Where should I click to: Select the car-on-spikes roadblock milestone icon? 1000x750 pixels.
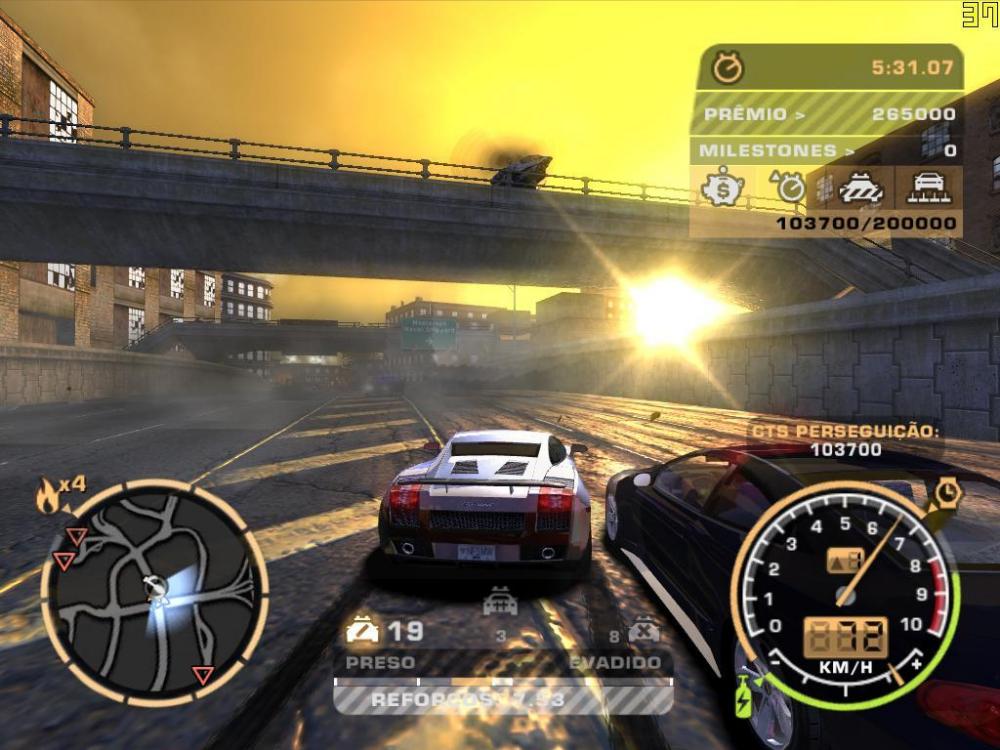tap(929, 187)
